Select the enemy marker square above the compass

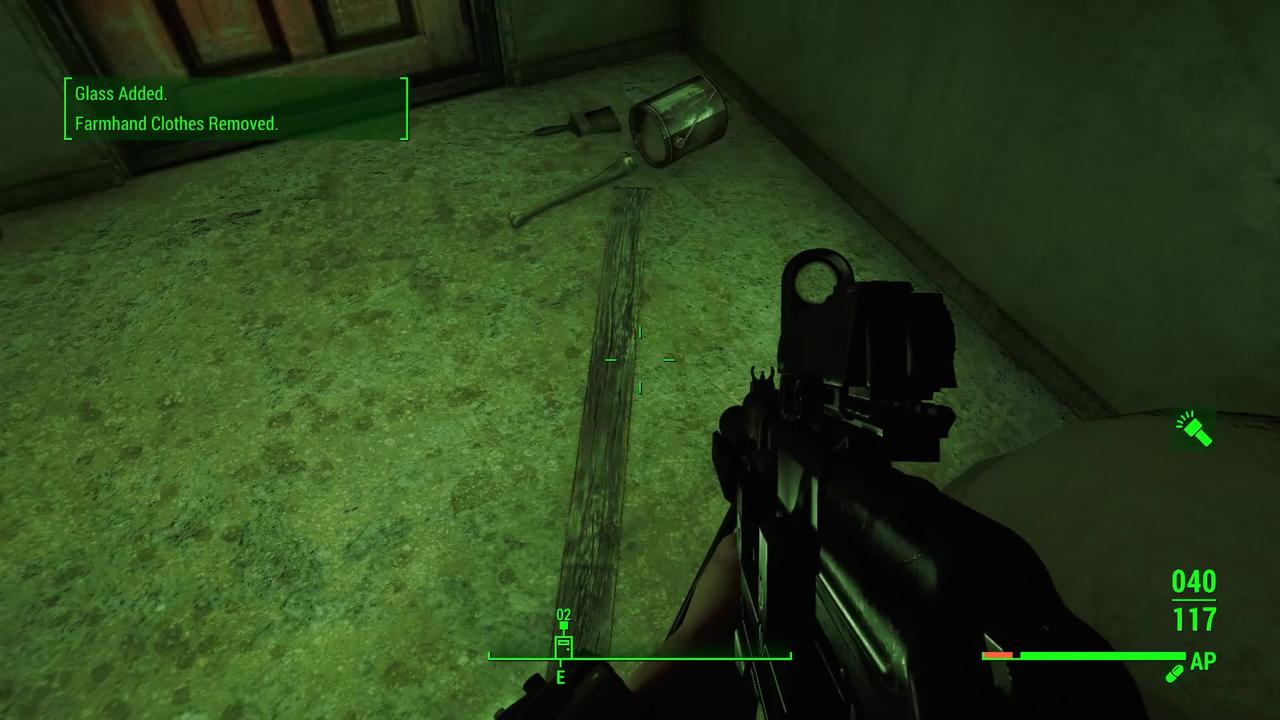click(x=563, y=627)
